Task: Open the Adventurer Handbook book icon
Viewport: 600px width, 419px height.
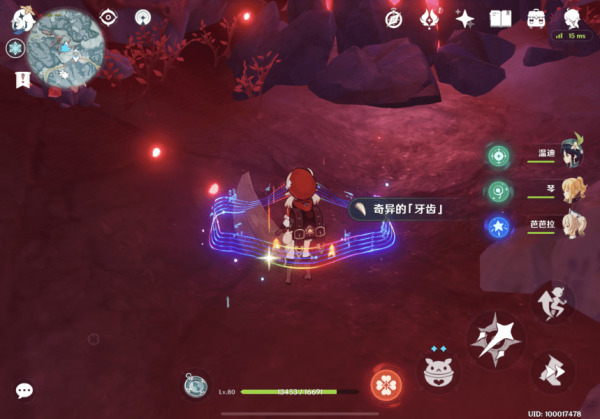Action: click(x=500, y=18)
